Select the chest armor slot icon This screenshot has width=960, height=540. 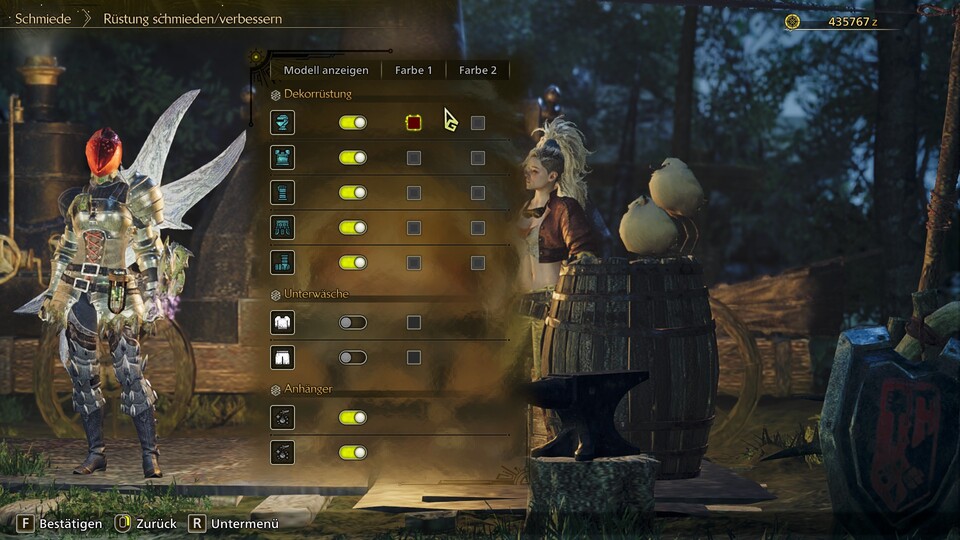[282, 157]
